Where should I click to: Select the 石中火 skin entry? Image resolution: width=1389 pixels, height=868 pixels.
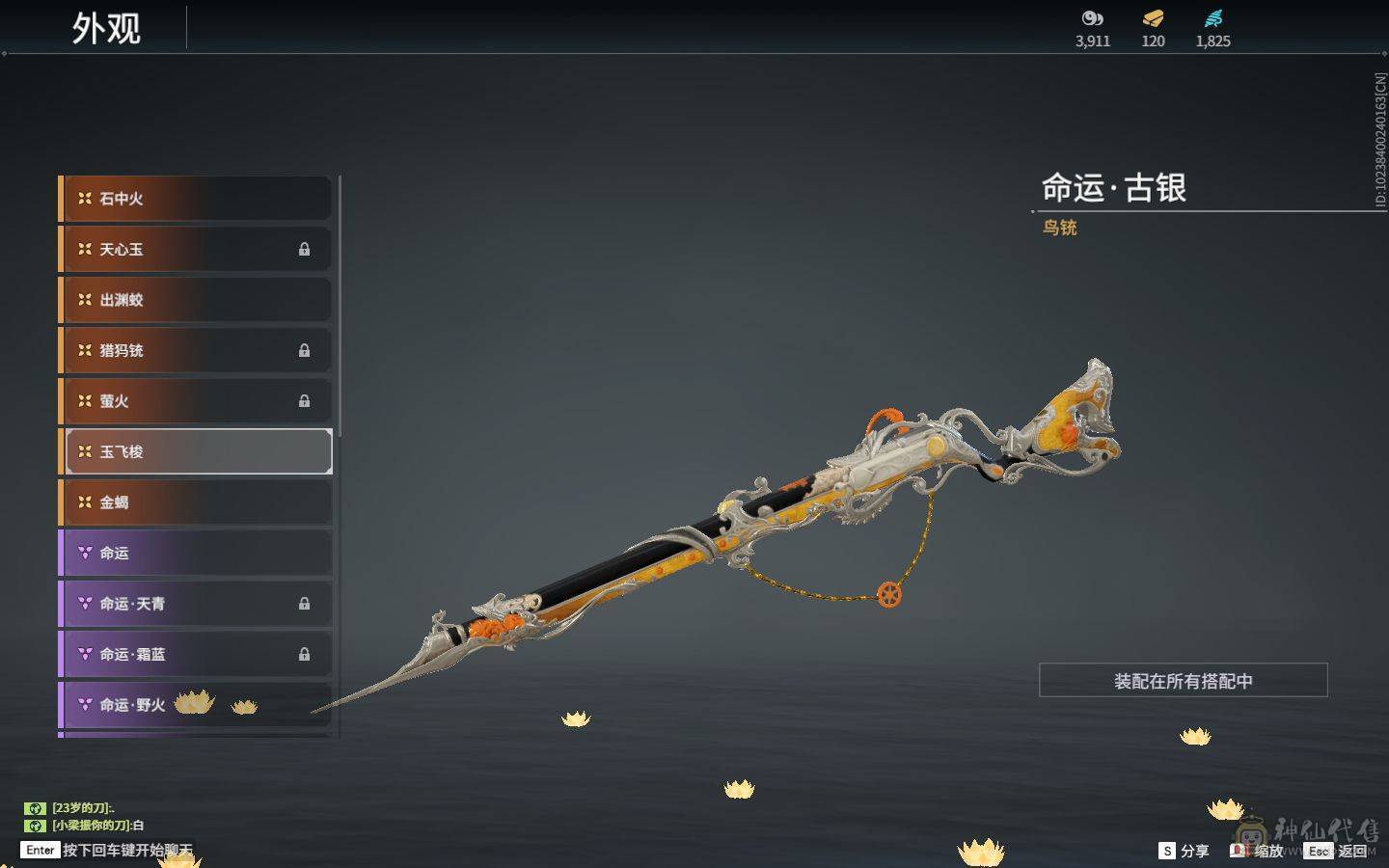[x=197, y=199]
